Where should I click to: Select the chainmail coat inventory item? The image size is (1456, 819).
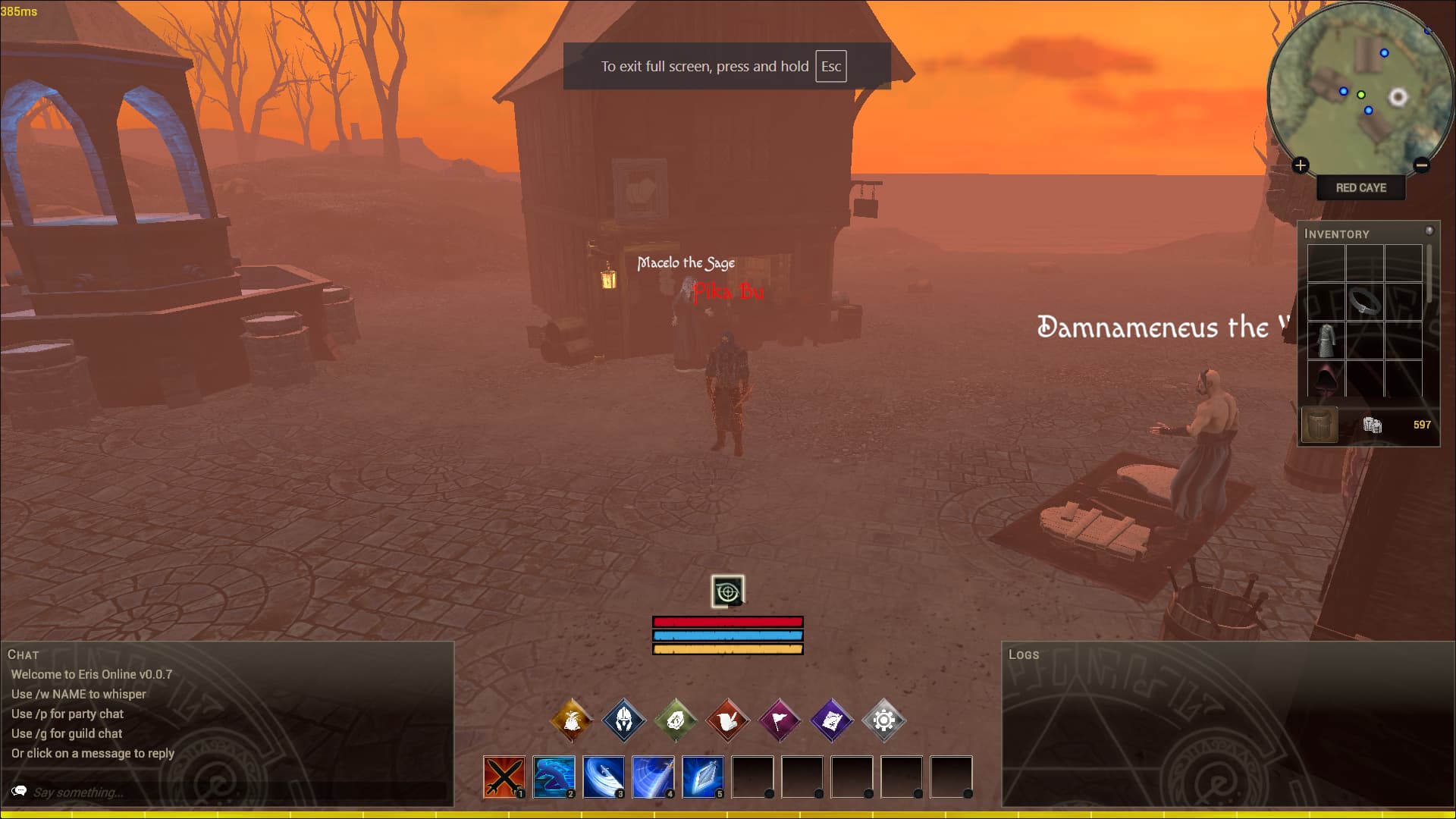pyautogui.click(x=1326, y=340)
